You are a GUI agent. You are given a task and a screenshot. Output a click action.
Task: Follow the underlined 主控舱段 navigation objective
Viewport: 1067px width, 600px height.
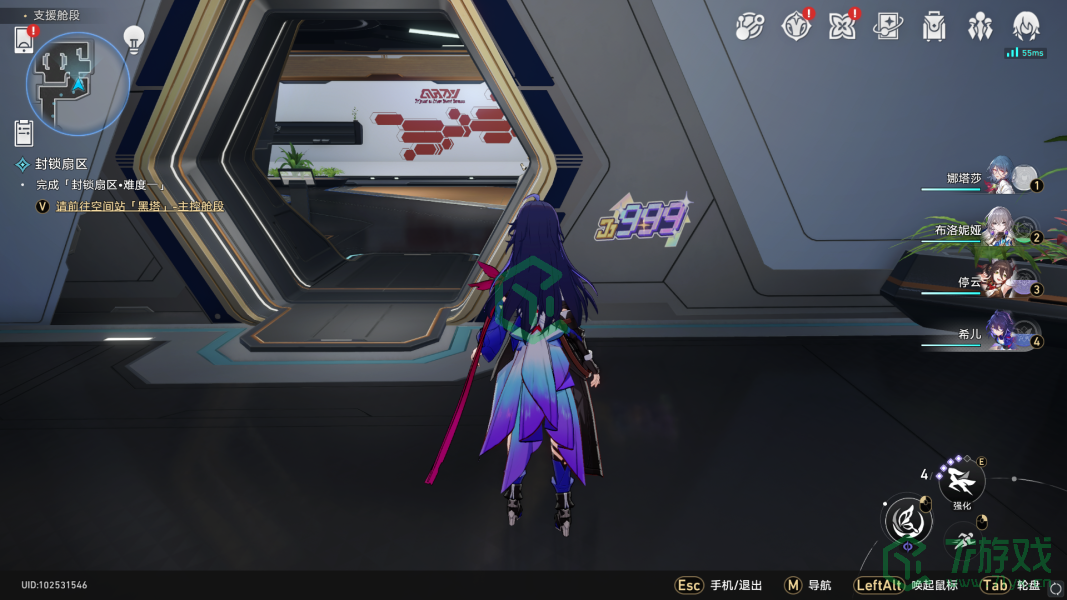[140, 206]
